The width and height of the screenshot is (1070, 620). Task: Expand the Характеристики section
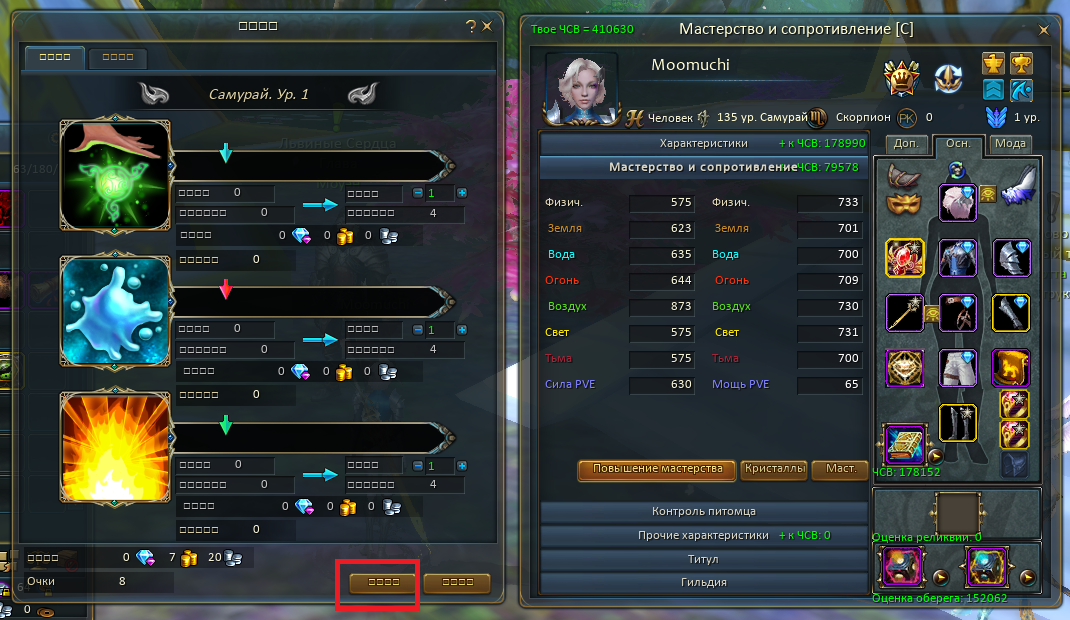coord(704,143)
